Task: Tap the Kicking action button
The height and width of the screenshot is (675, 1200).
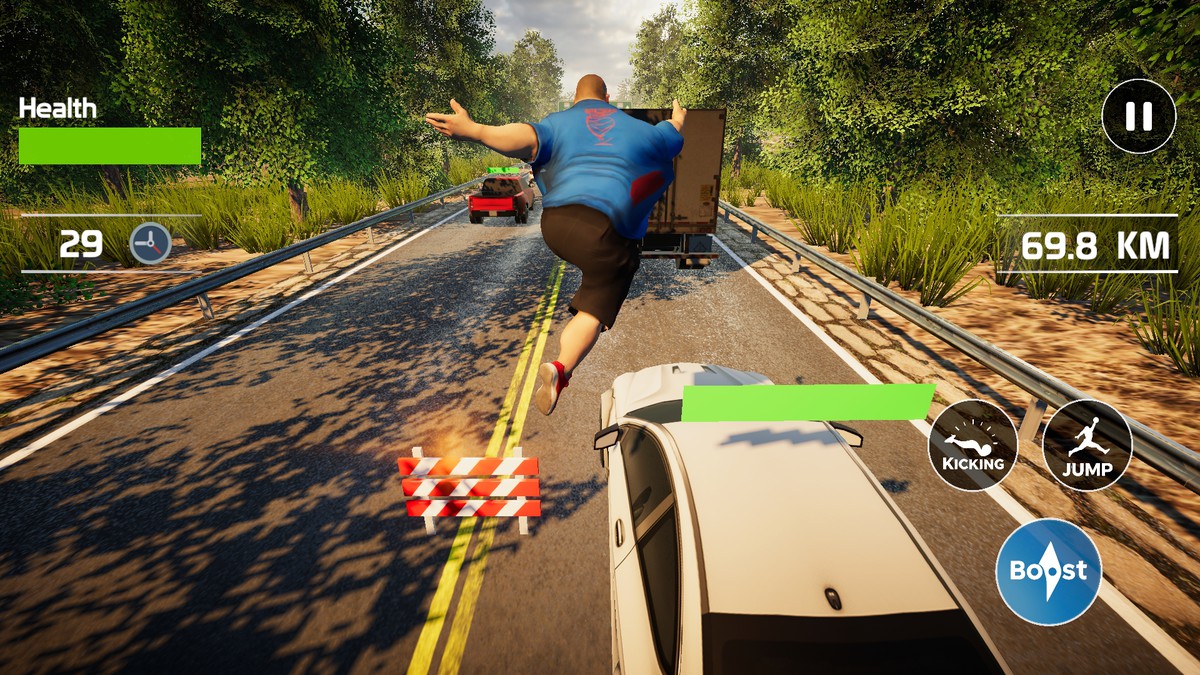Action: tap(973, 446)
